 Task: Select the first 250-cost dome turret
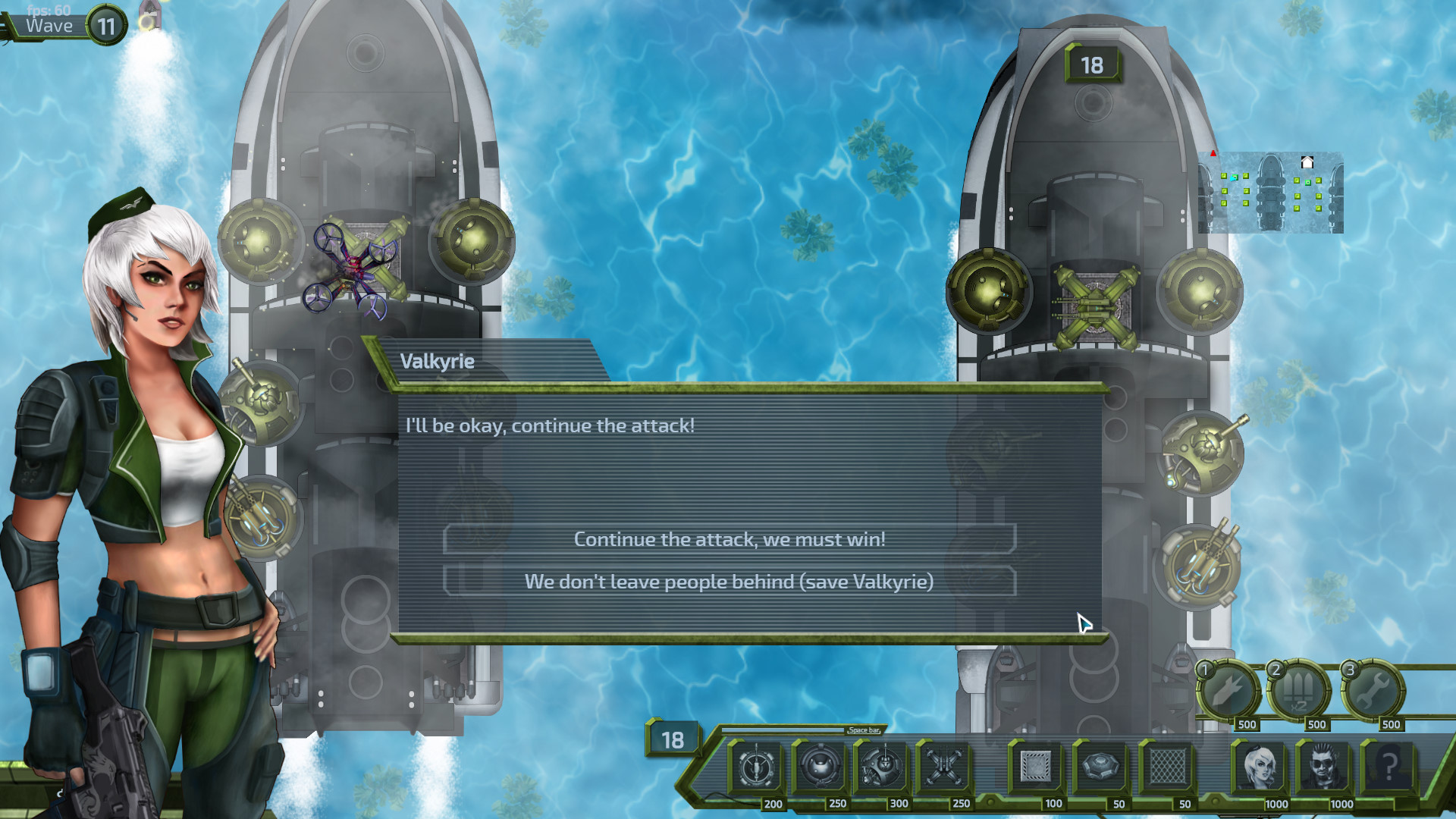pos(820,767)
